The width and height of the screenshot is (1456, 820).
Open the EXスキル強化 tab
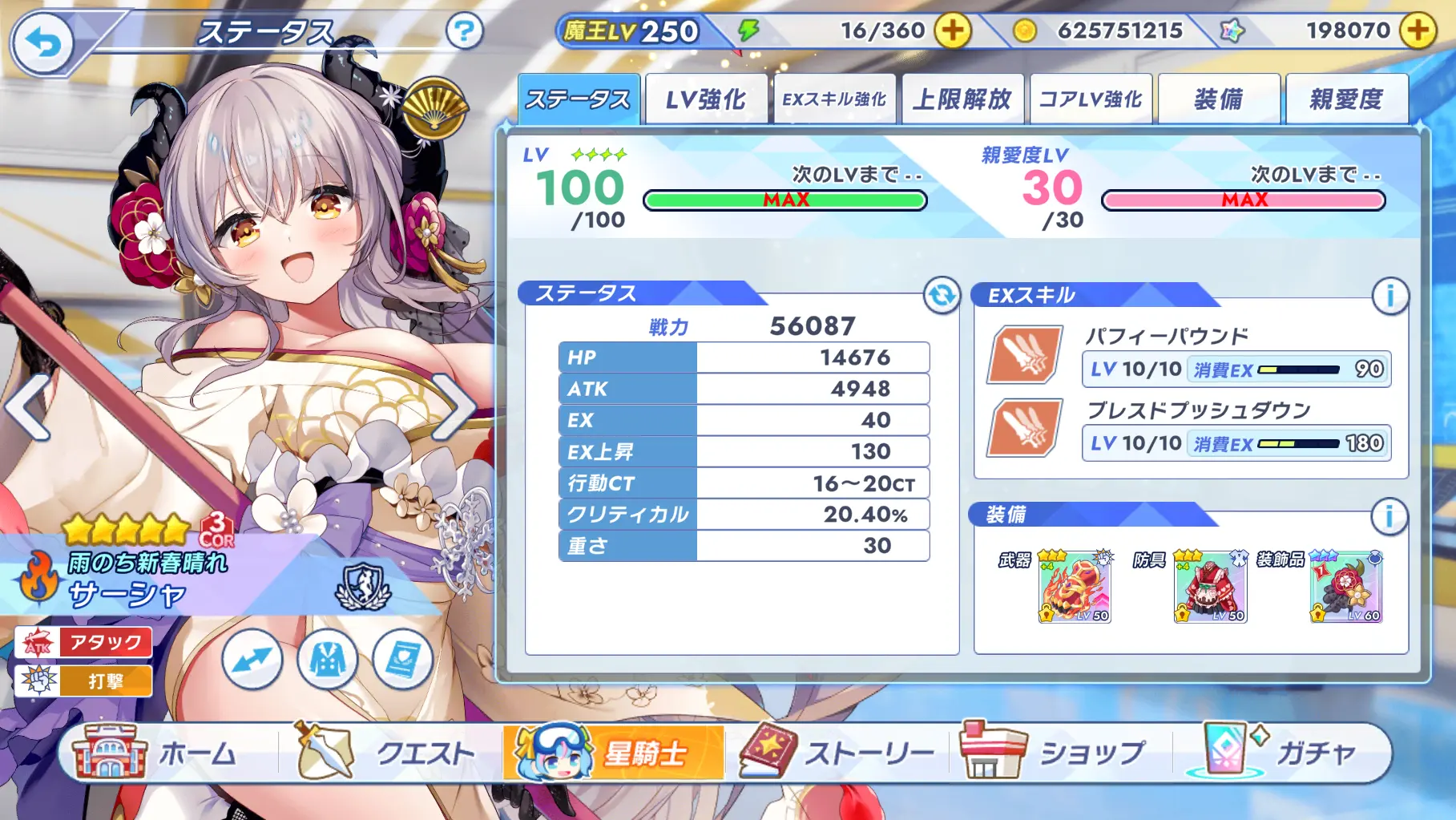click(834, 99)
